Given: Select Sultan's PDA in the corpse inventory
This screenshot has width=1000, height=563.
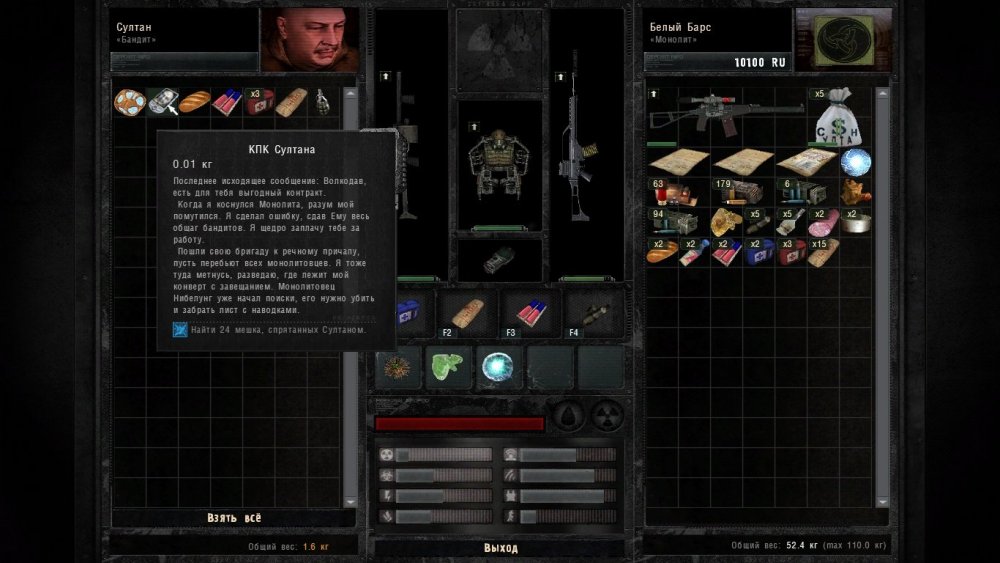Looking at the screenshot, I should (x=162, y=101).
